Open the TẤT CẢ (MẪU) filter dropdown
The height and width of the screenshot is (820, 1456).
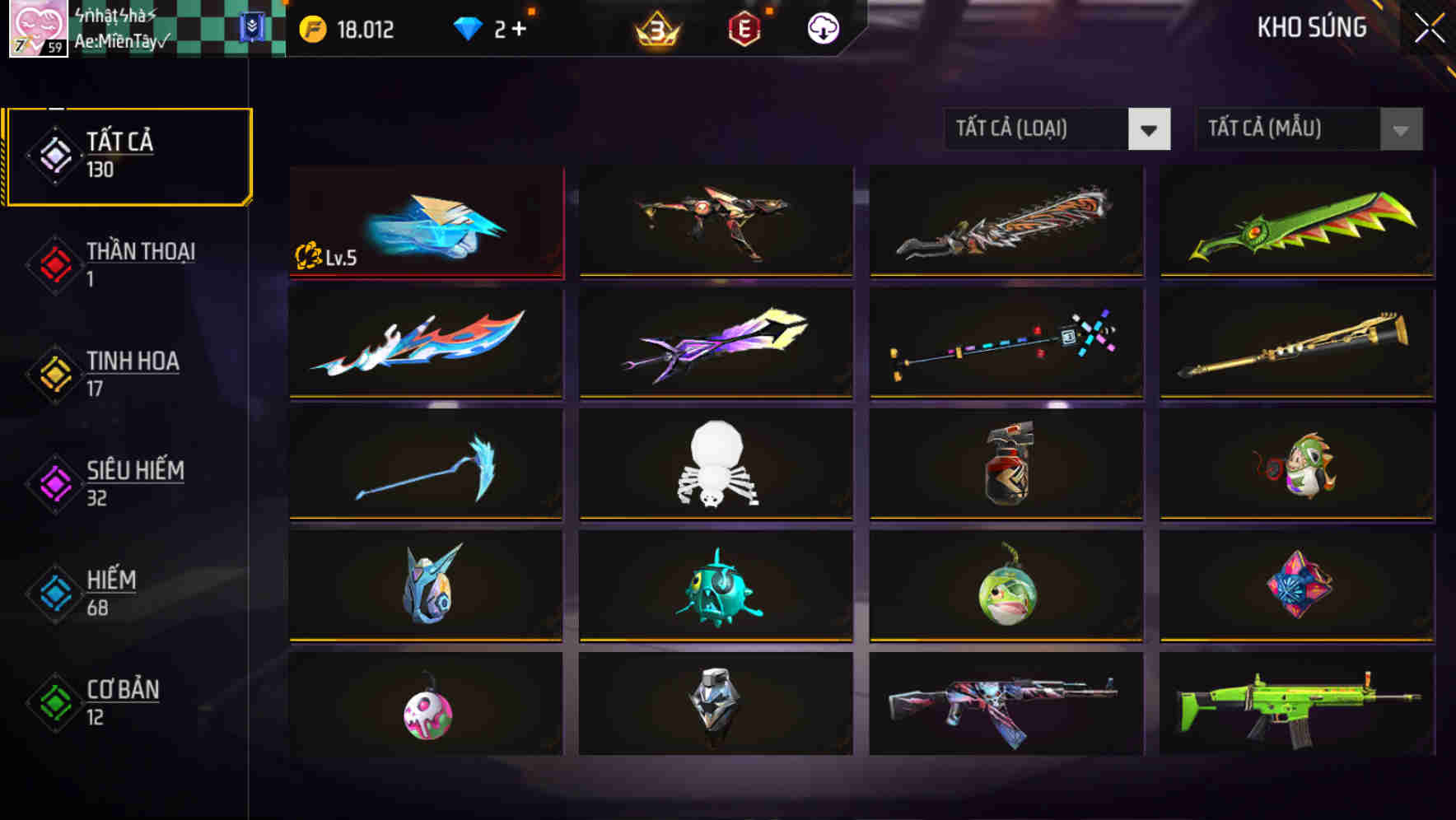pyautogui.click(x=1309, y=129)
